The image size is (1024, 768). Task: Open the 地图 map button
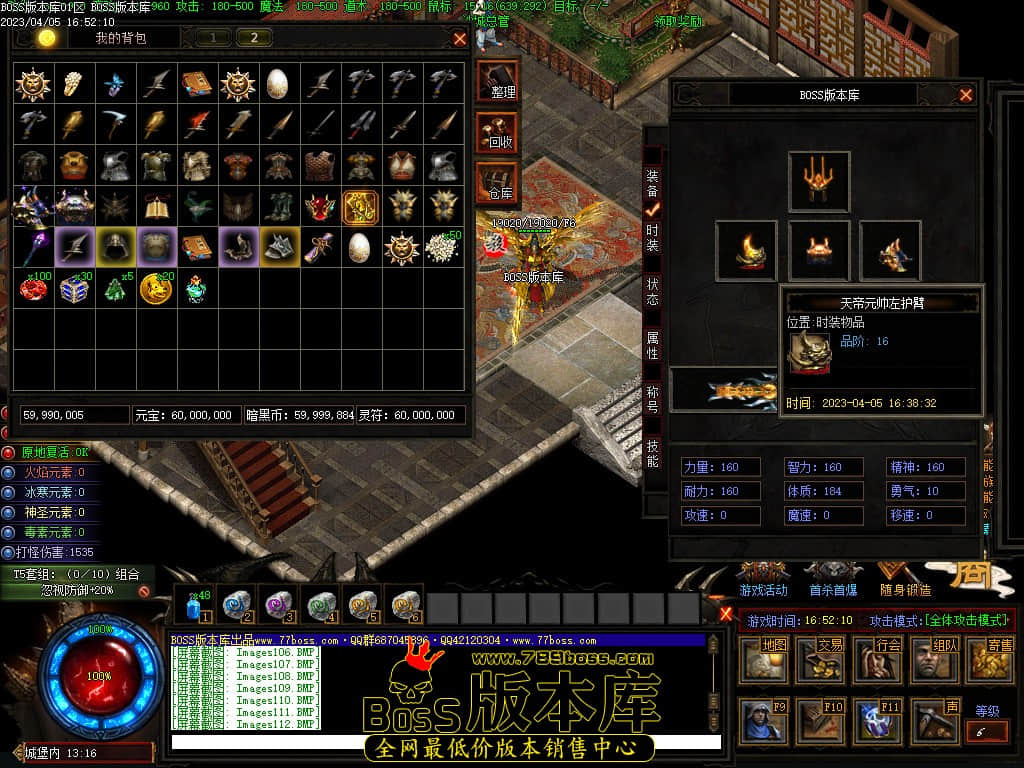point(772,660)
